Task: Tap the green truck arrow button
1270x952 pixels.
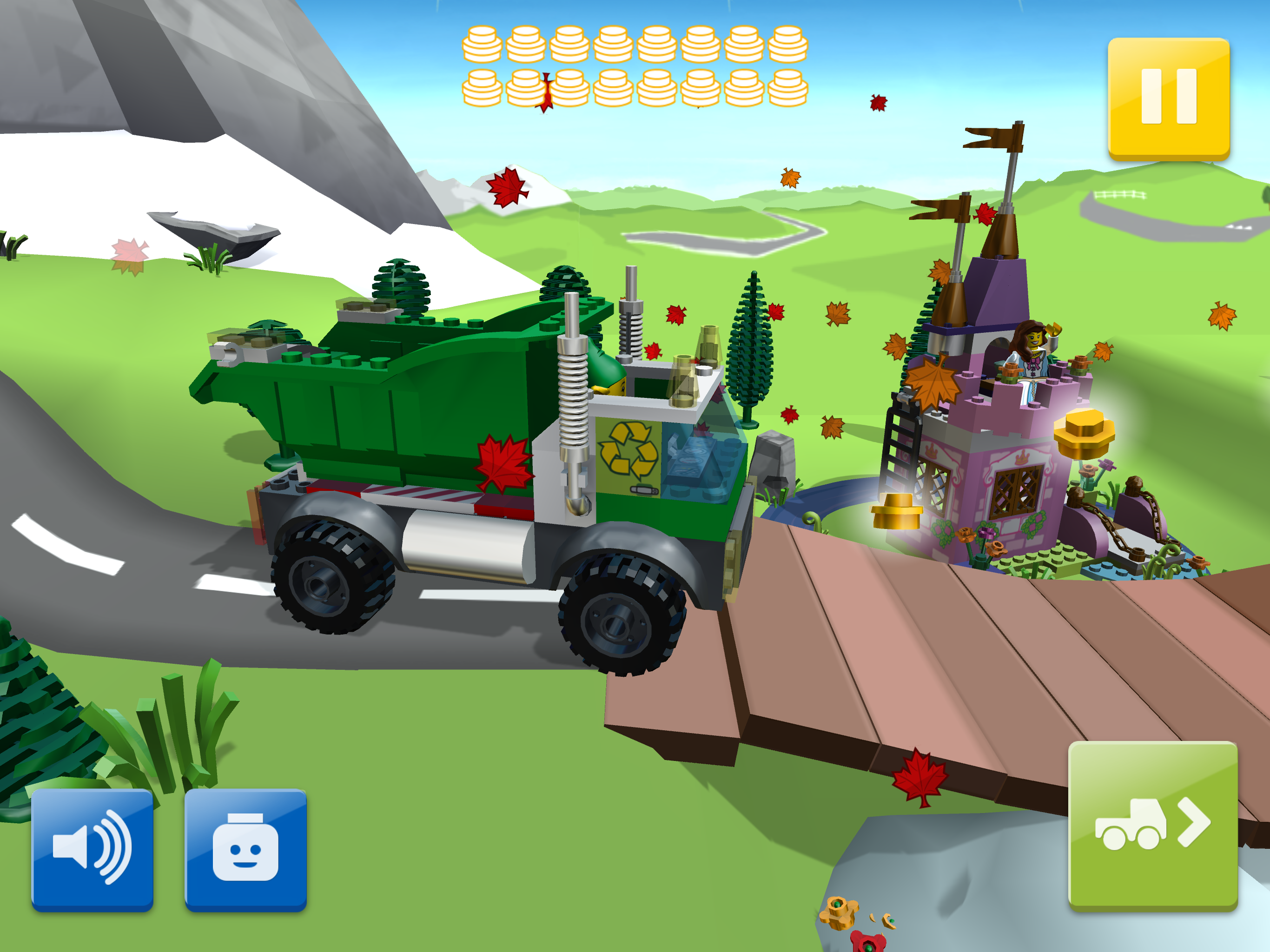Action: coord(1152,825)
